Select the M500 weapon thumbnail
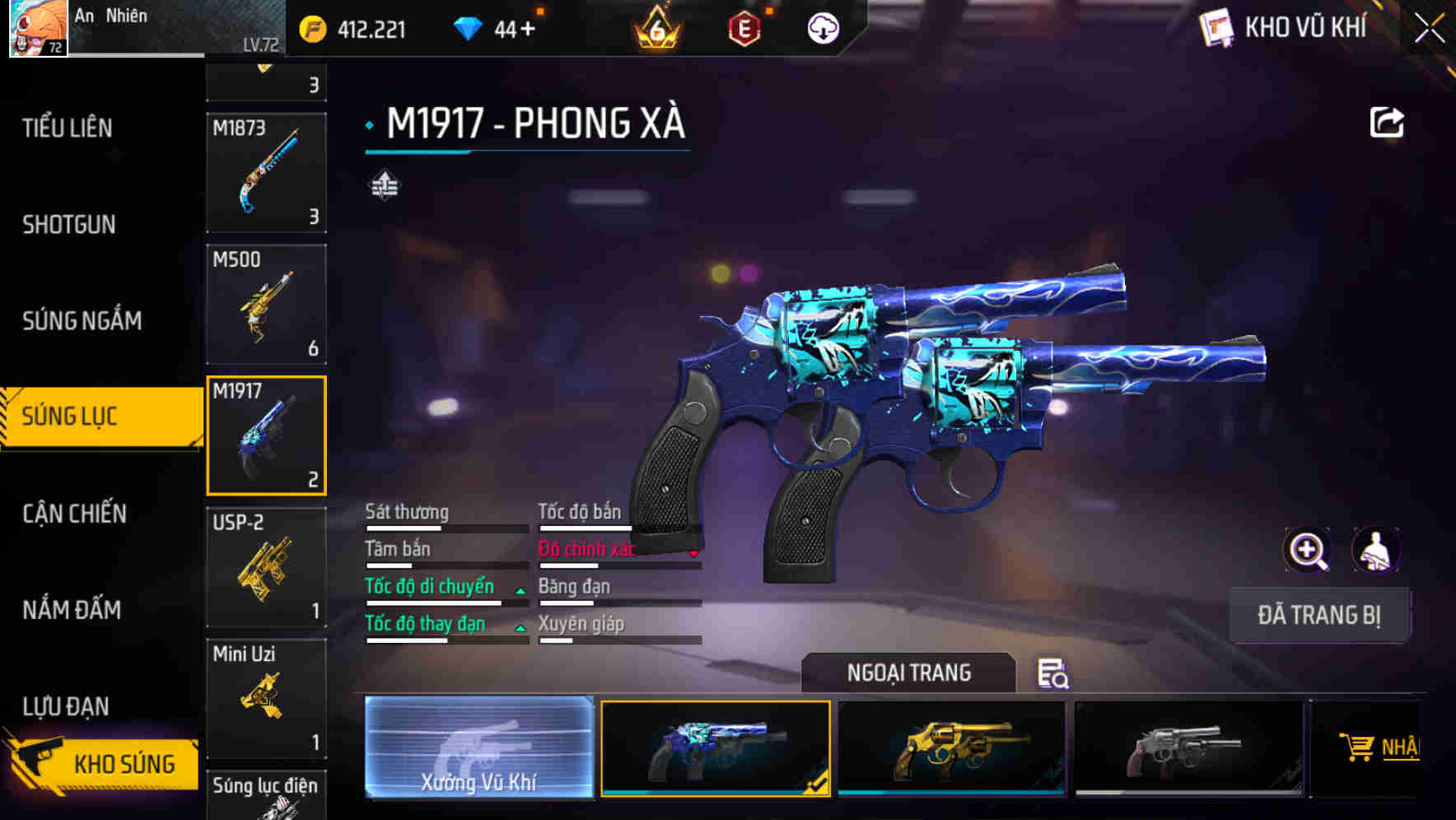 [x=266, y=304]
